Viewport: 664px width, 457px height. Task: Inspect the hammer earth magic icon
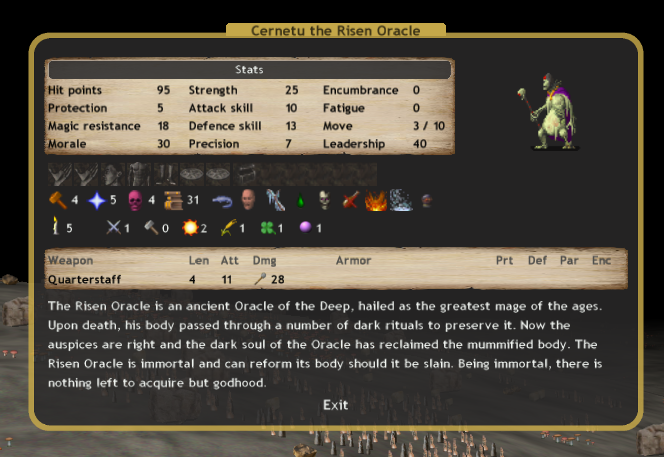(x=57, y=200)
